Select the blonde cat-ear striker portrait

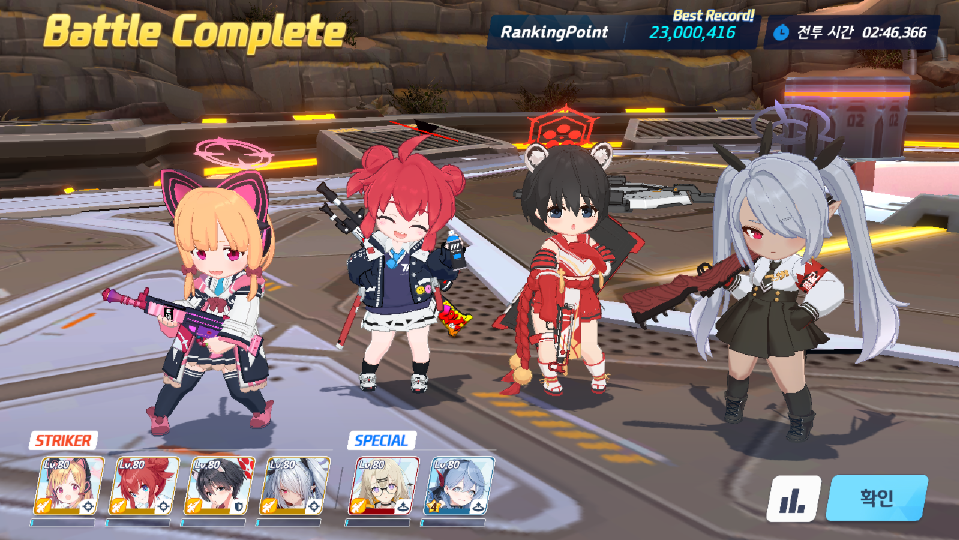pyautogui.click(x=70, y=486)
